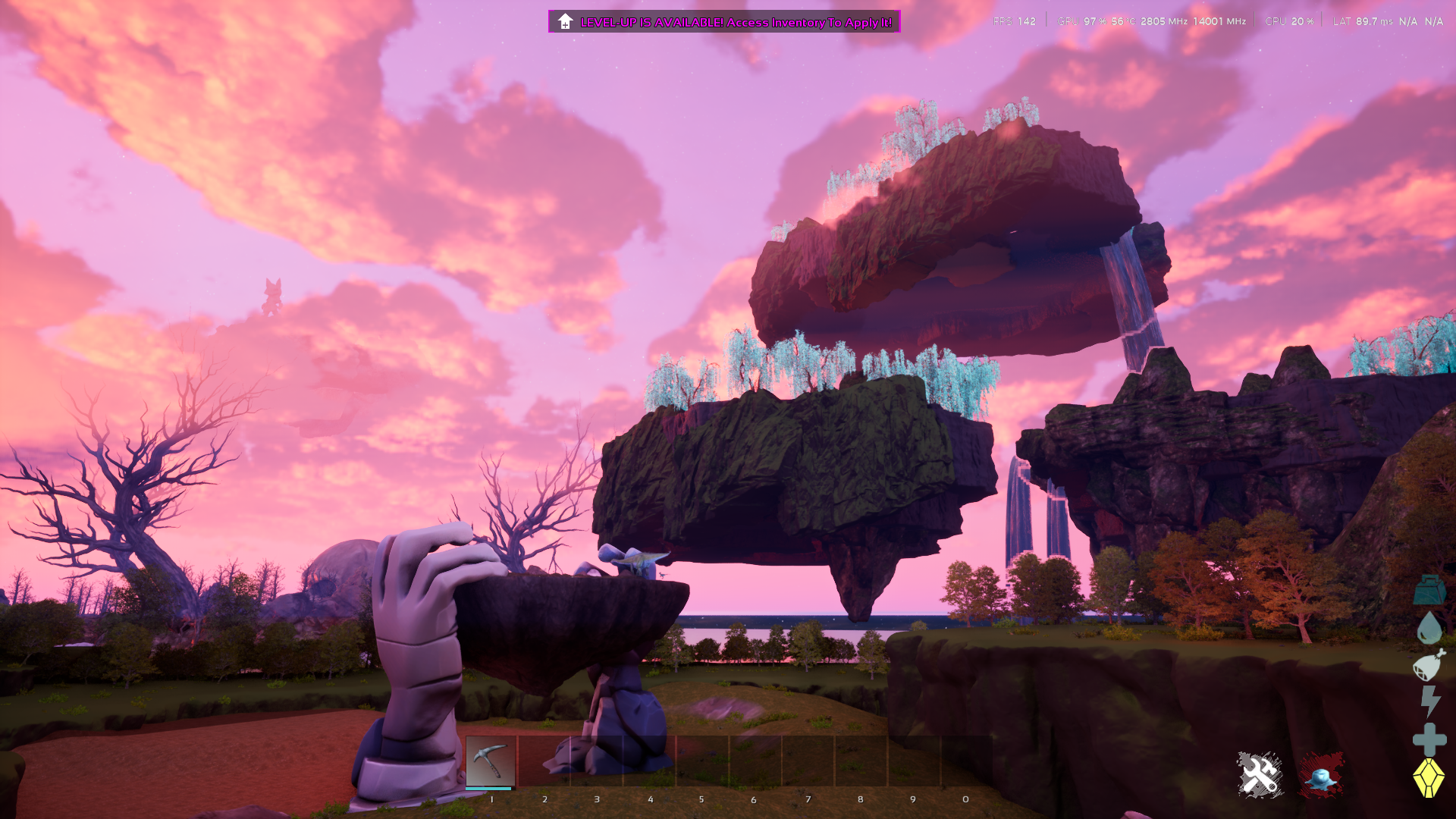The height and width of the screenshot is (819, 1456).
Task: Select the pickaxe in hotbar slot 1
Action: pos(491,761)
